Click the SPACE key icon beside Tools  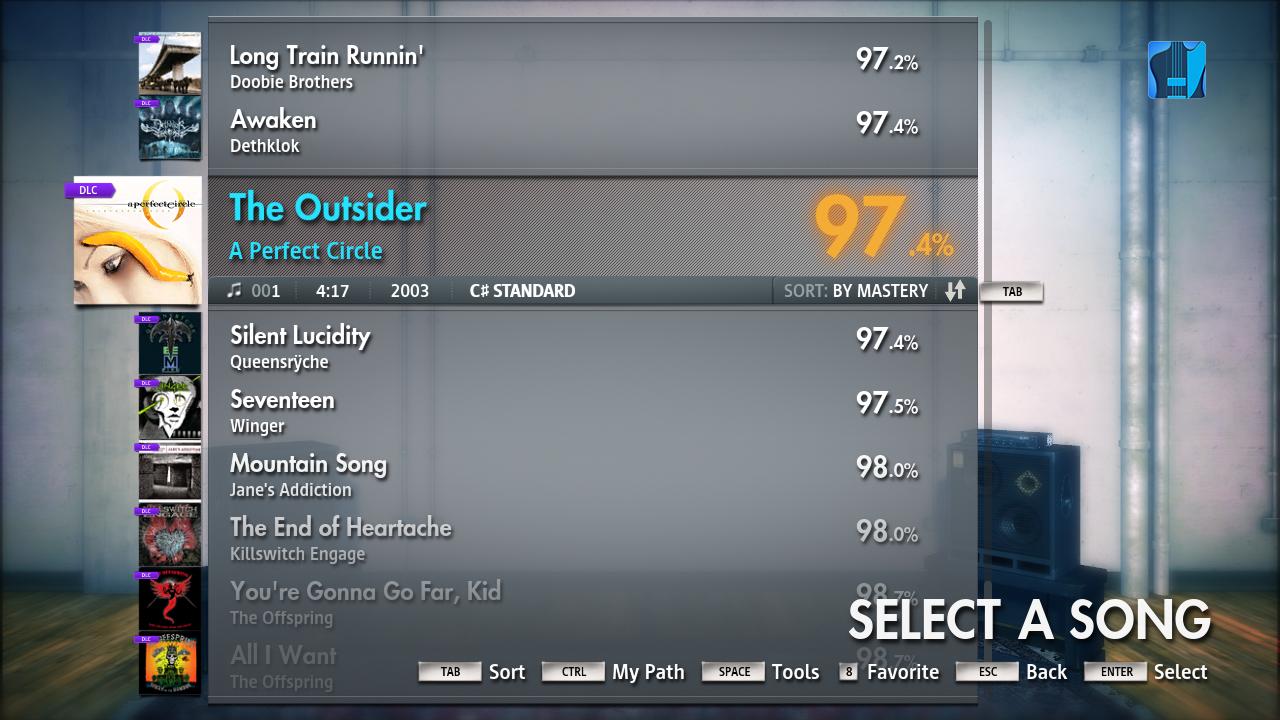click(732, 671)
